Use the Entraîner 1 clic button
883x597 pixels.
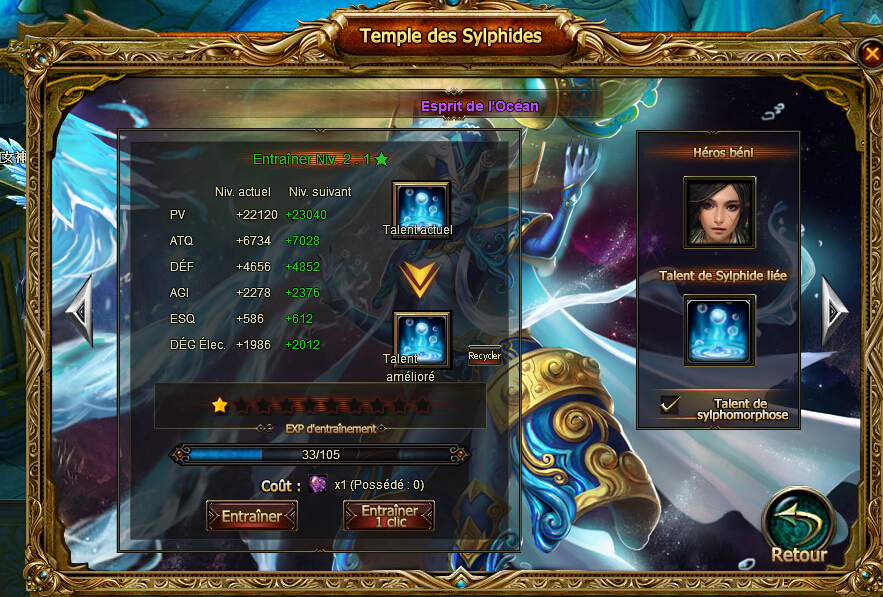pos(389,515)
